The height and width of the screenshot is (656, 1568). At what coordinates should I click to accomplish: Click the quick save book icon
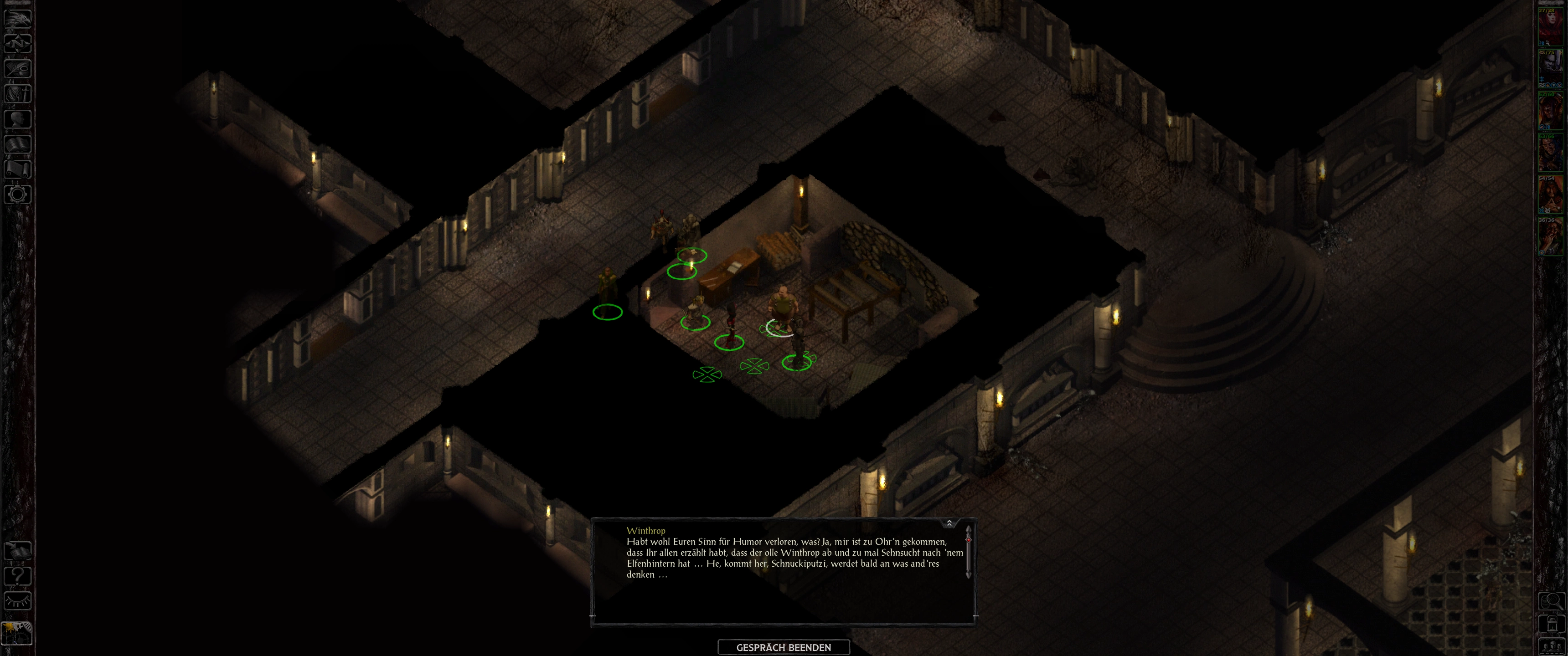point(18,551)
